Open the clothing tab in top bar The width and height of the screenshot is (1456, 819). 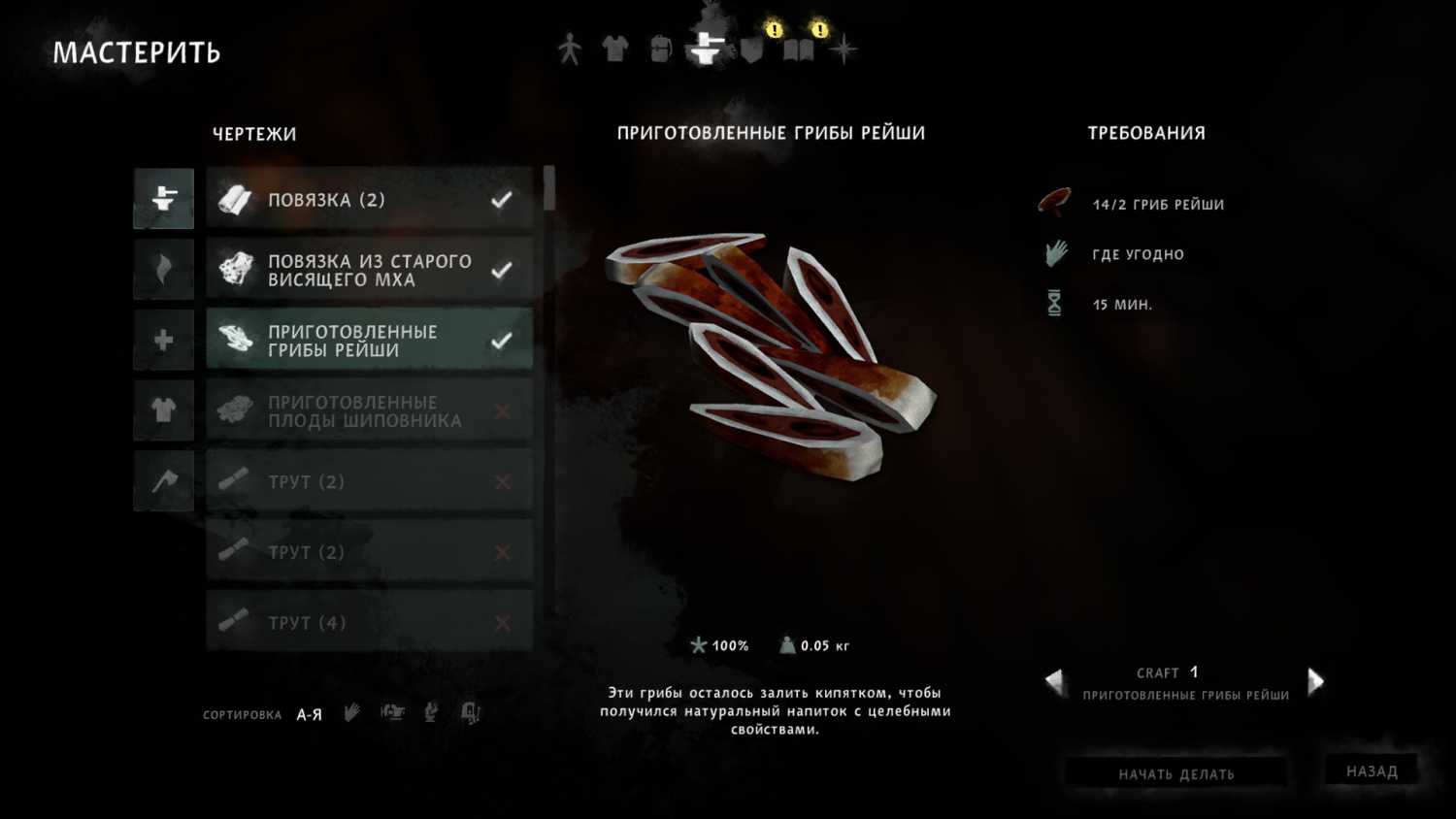click(x=614, y=49)
